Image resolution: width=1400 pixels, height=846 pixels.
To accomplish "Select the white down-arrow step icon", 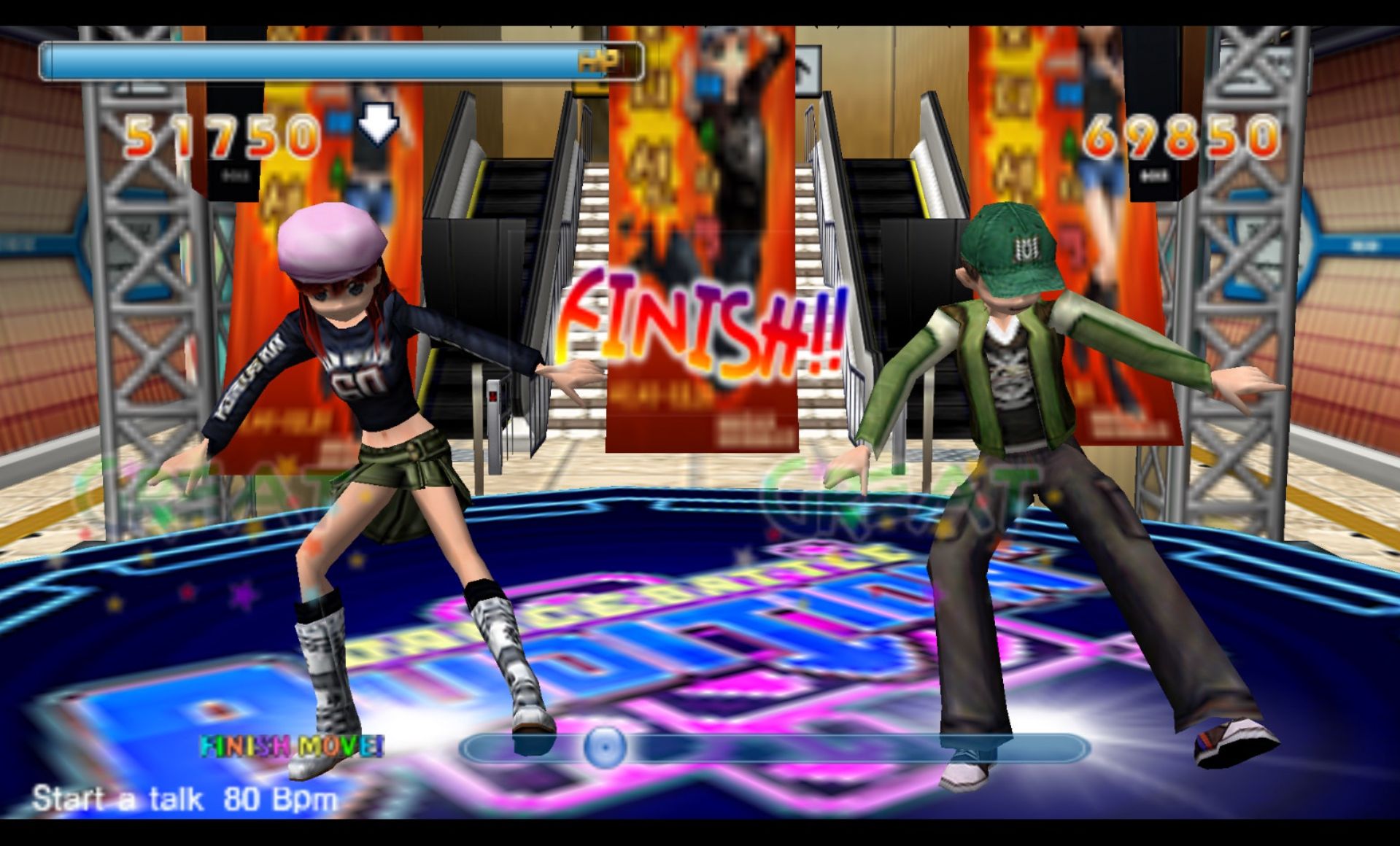I will point(378,122).
